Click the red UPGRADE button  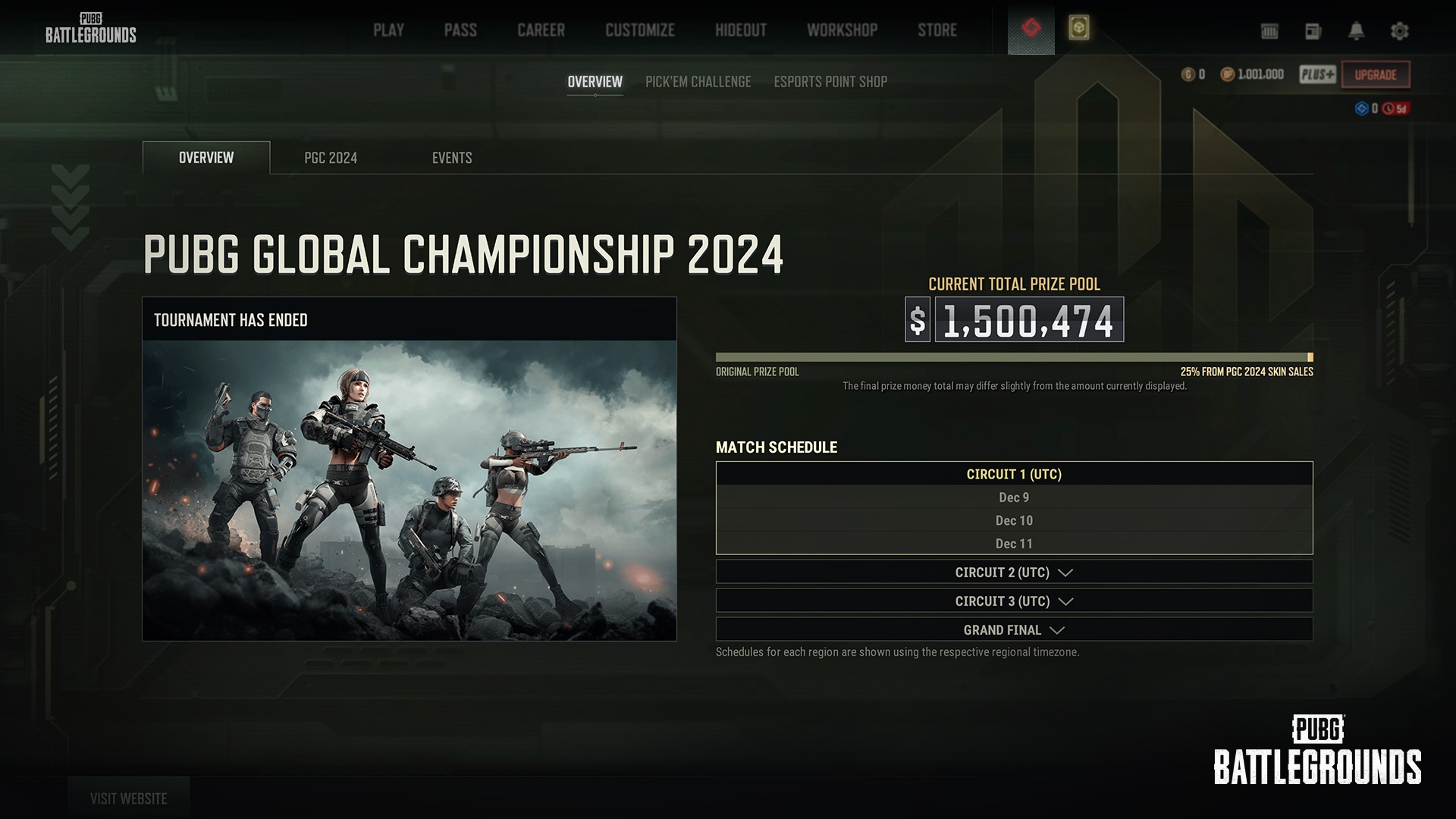click(x=1375, y=74)
